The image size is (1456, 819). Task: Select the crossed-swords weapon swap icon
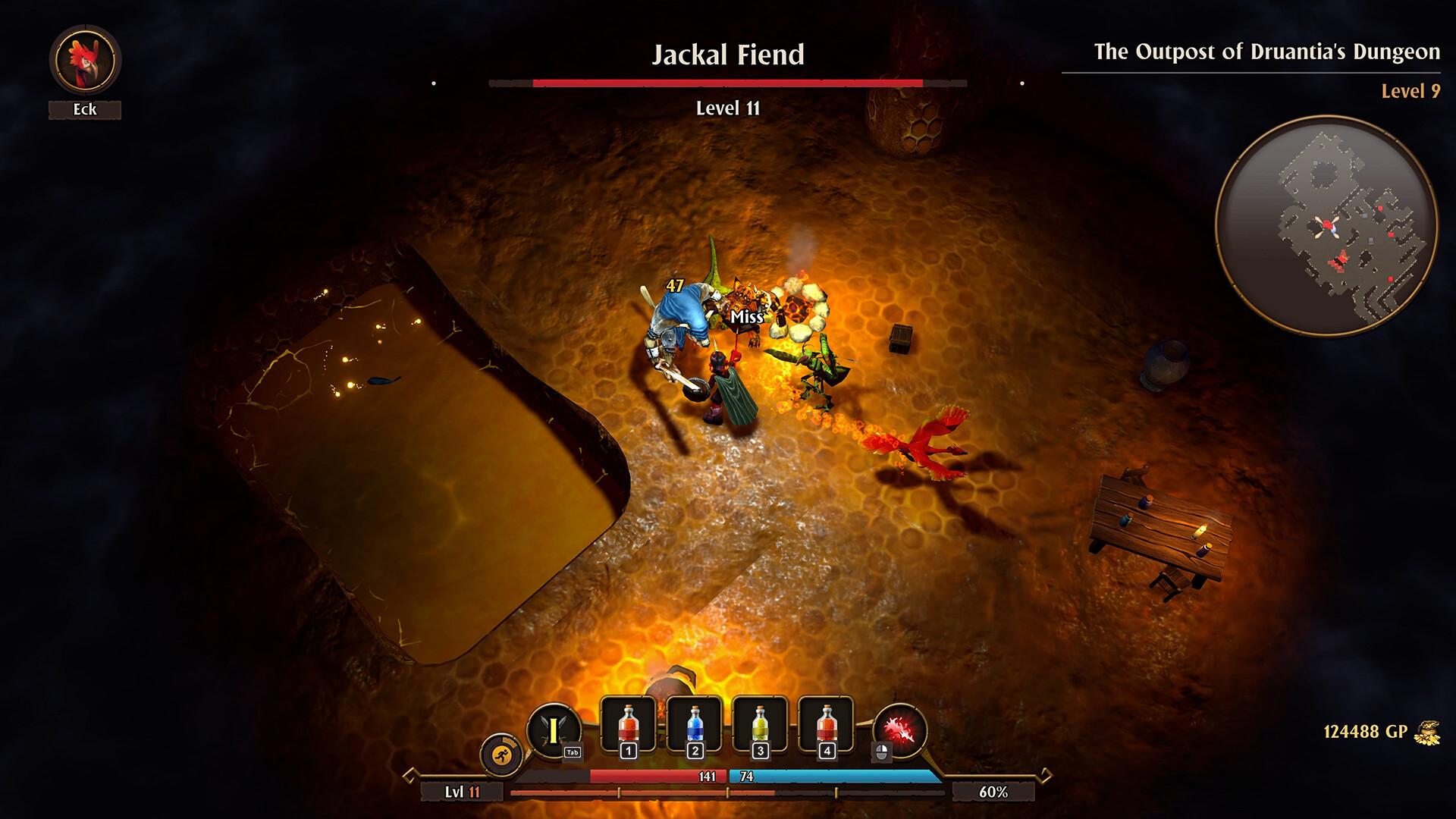pyautogui.click(x=554, y=726)
